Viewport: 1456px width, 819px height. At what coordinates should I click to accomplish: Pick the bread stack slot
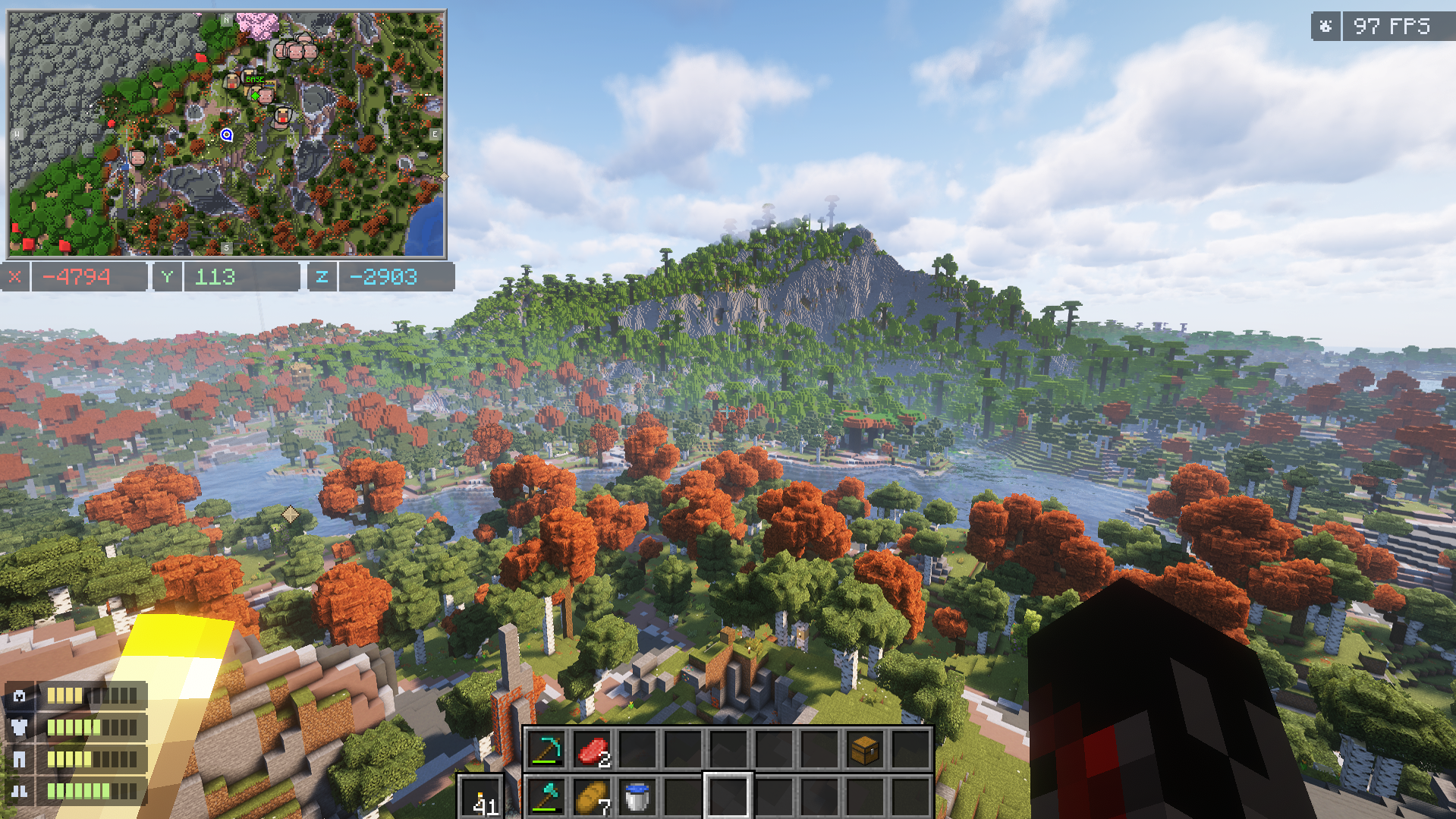592,797
